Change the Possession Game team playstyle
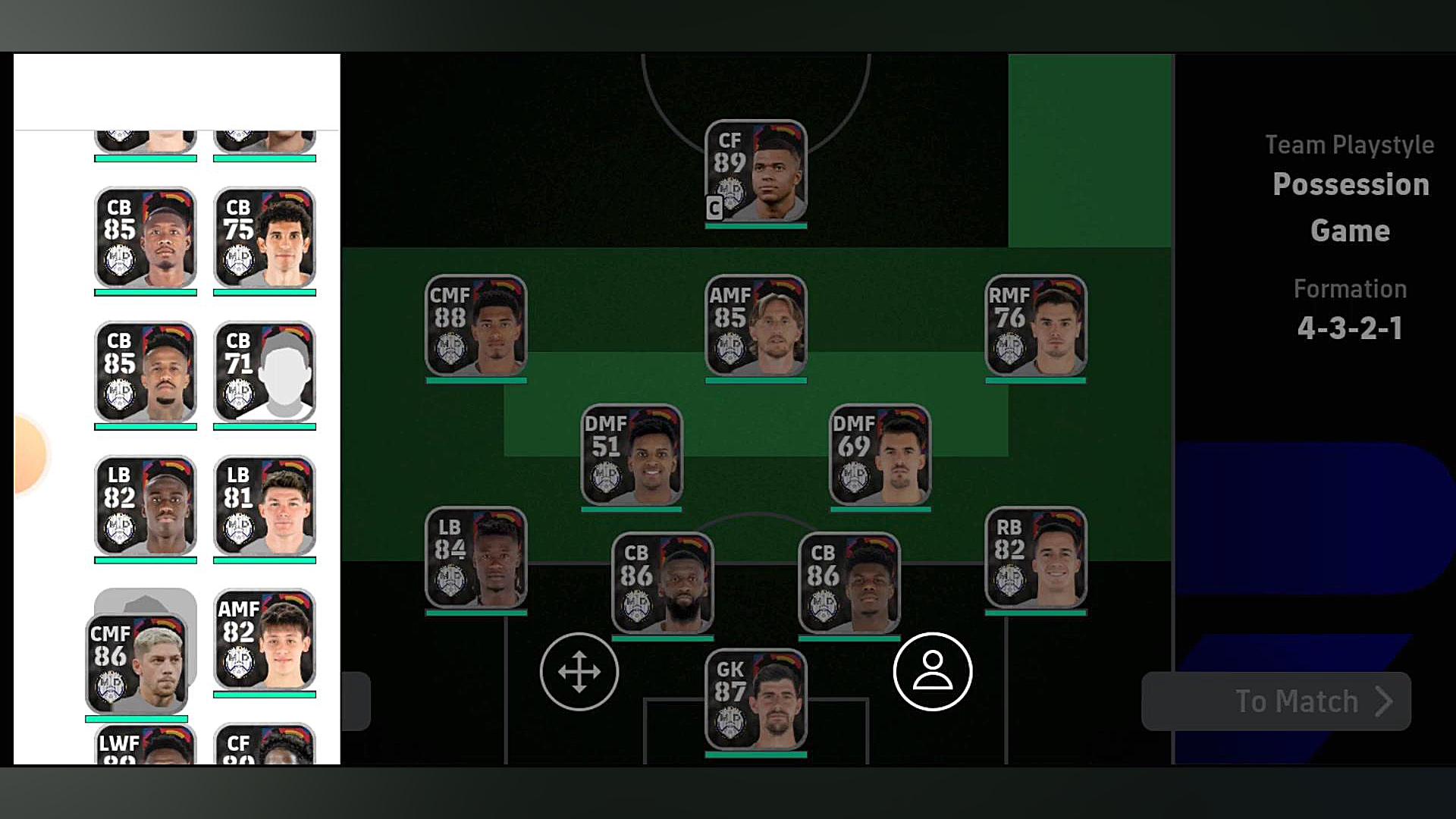Image resolution: width=1456 pixels, height=819 pixels. coord(1350,206)
